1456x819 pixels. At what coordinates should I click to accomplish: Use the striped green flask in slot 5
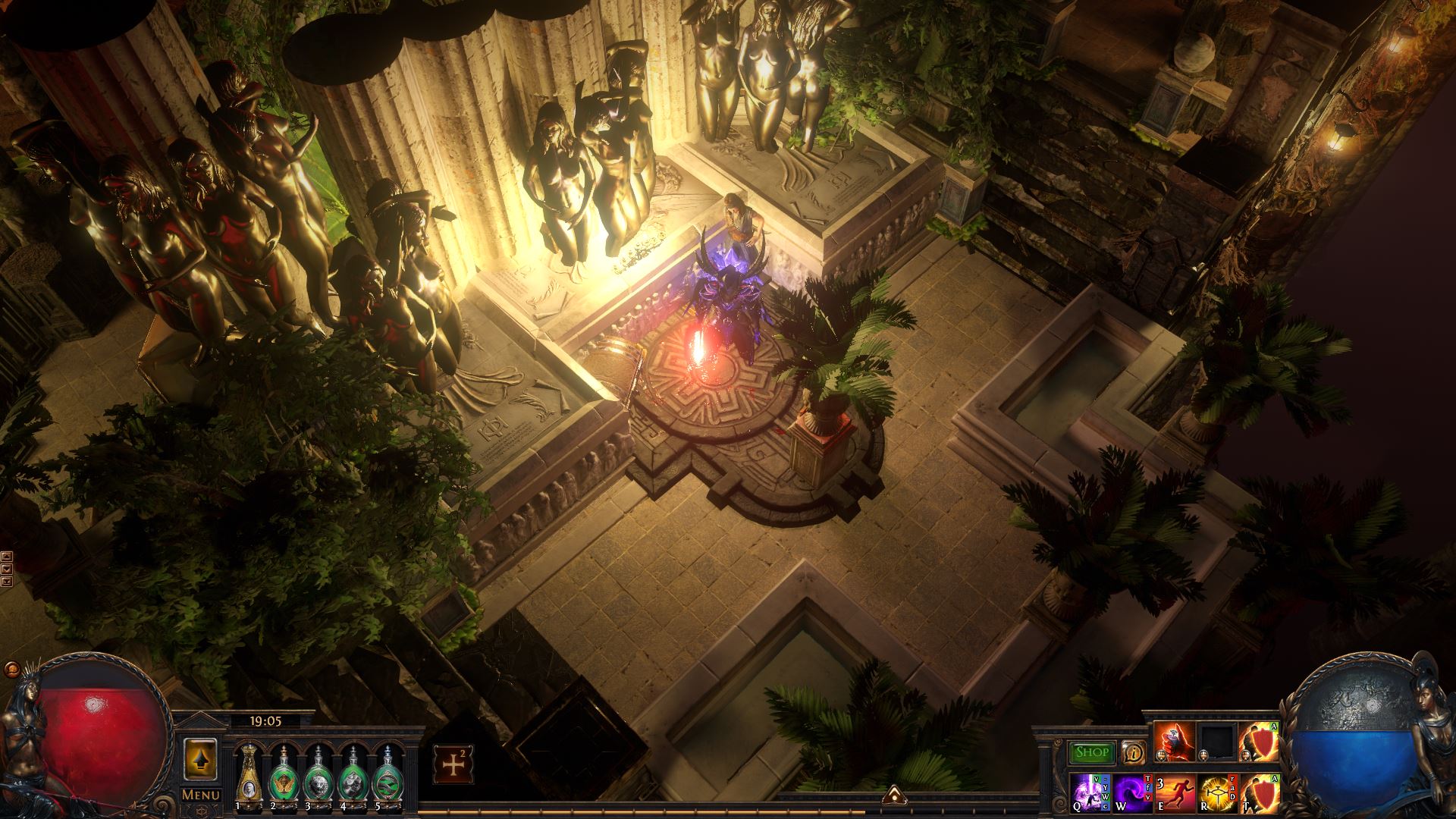tap(385, 773)
